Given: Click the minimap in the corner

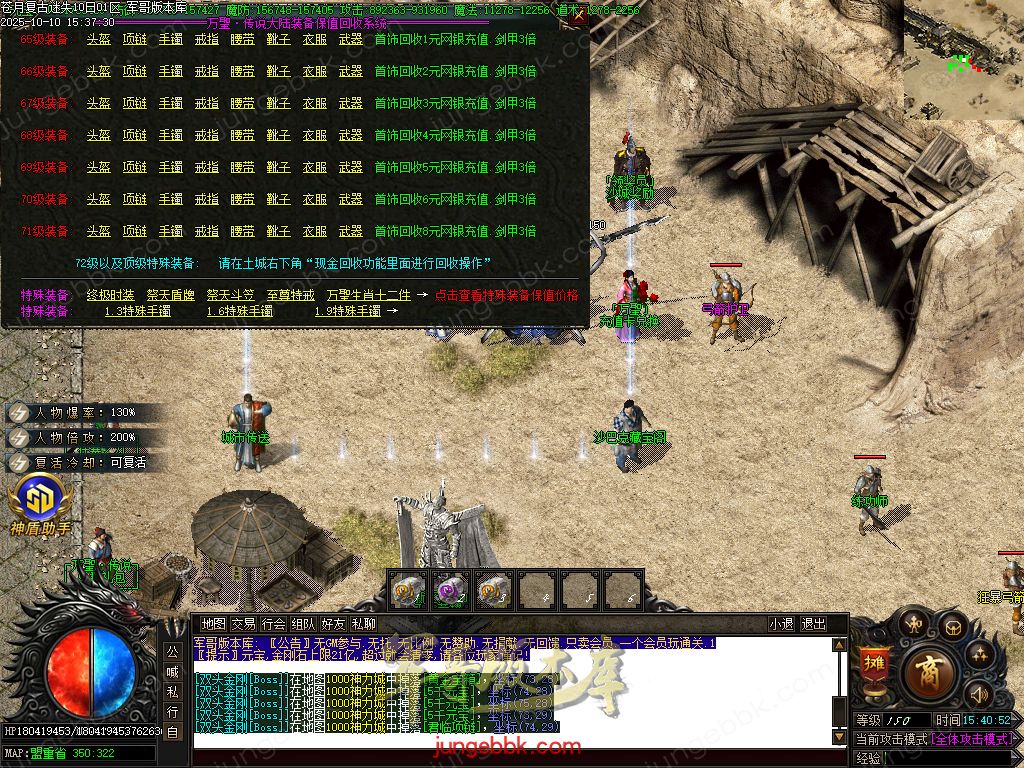Looking at the screenshot, I should [963, 60].
